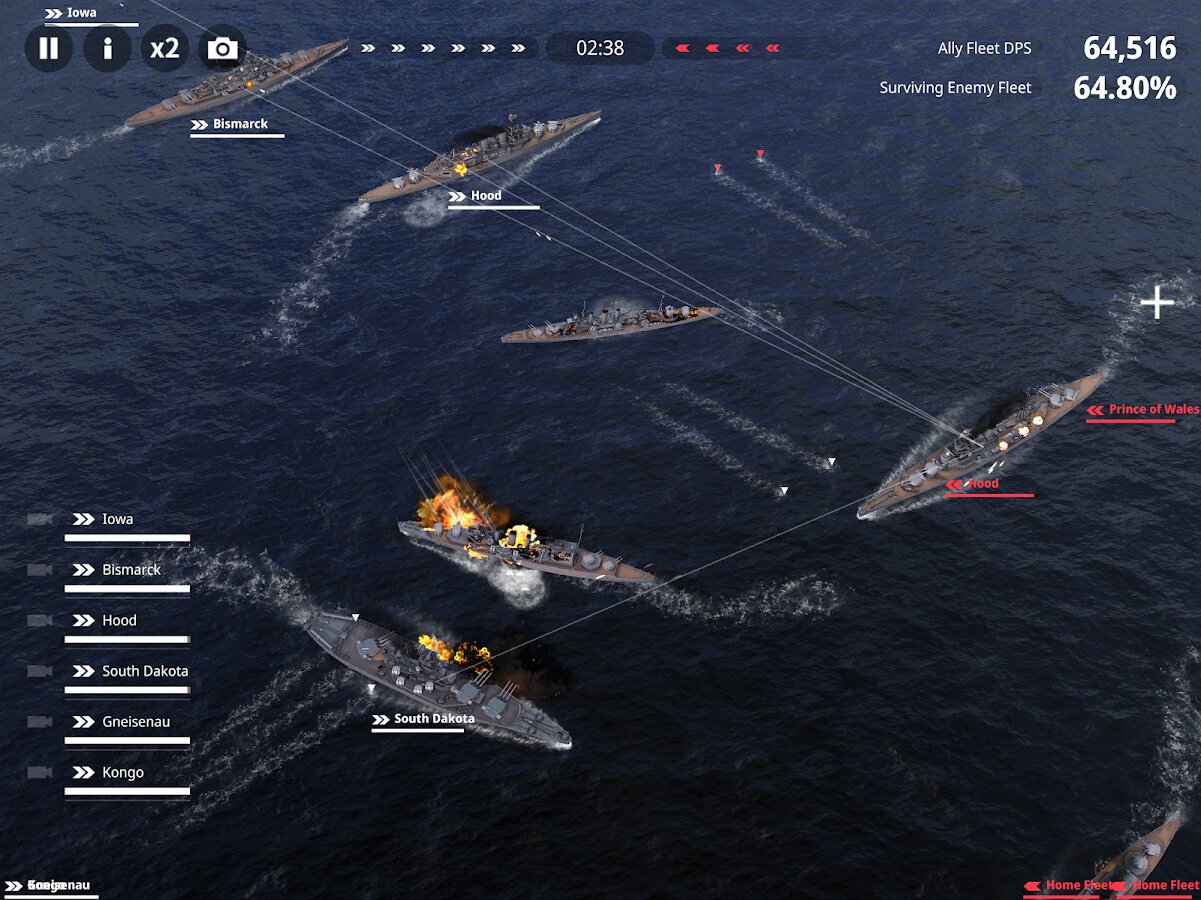Viewport: 1201px width, 900px height.
Task: Select Bismarck in the fleet list
Action: pos(131,570)
